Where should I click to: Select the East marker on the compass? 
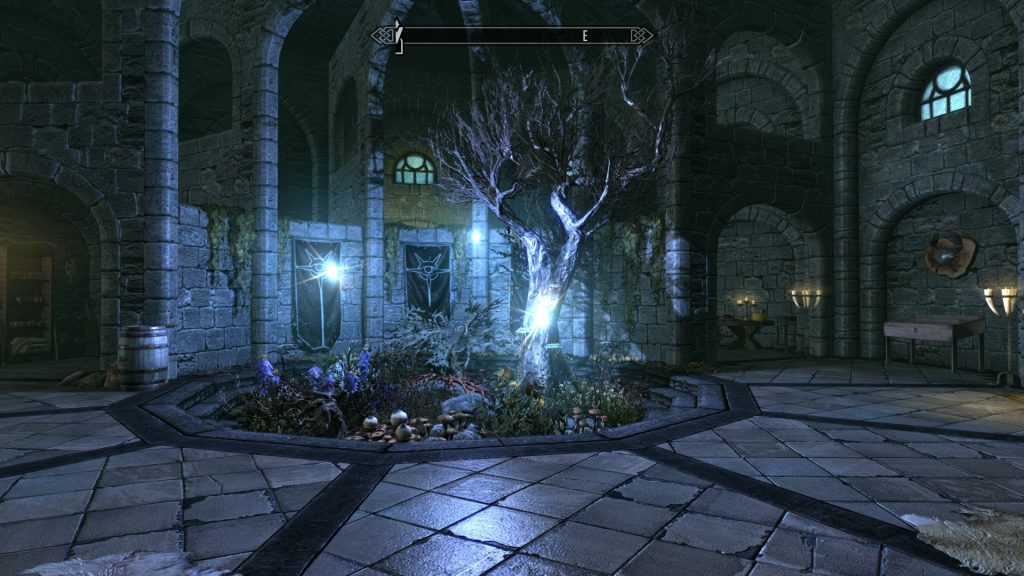coord(585,36)
